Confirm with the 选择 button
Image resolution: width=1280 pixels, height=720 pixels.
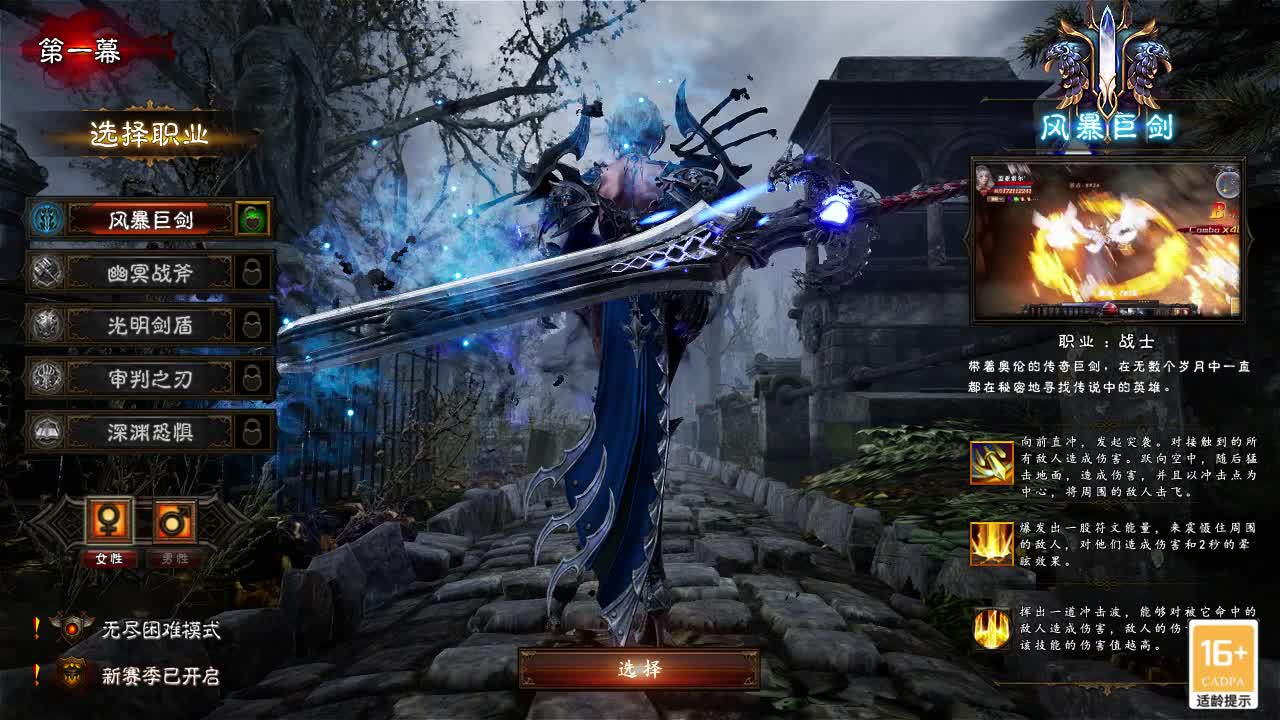tap(639, 669)
